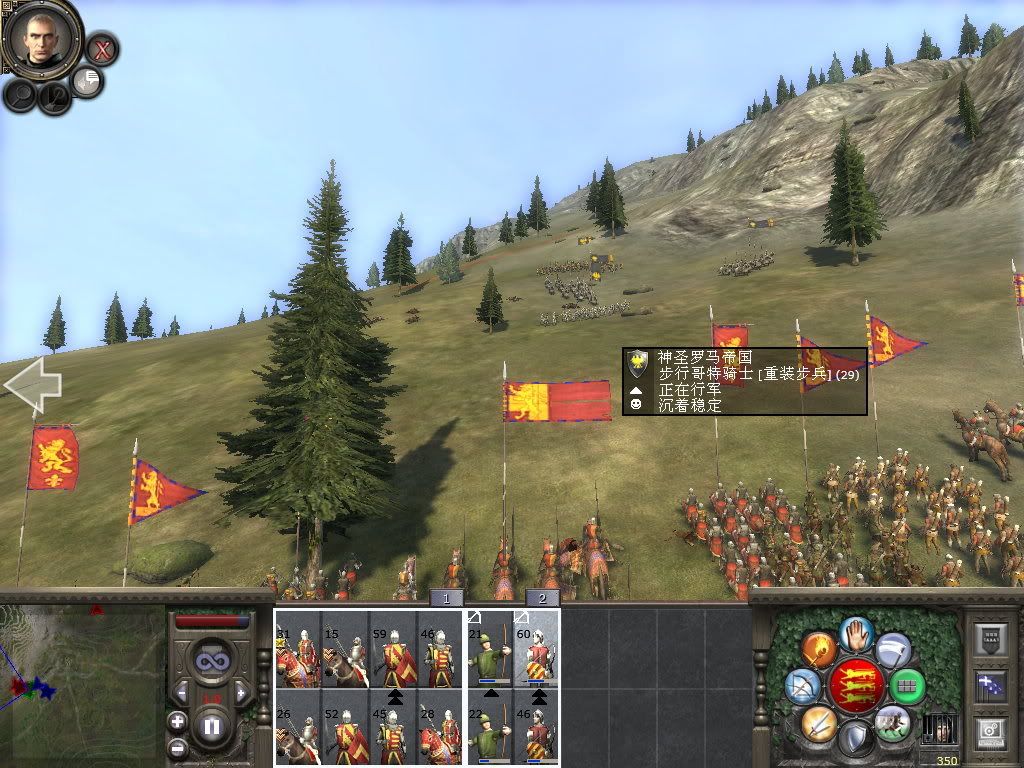1024x768 pixels.
Task: Click the left-pointing white arrow indicator
Action: [x=32, y=383]
